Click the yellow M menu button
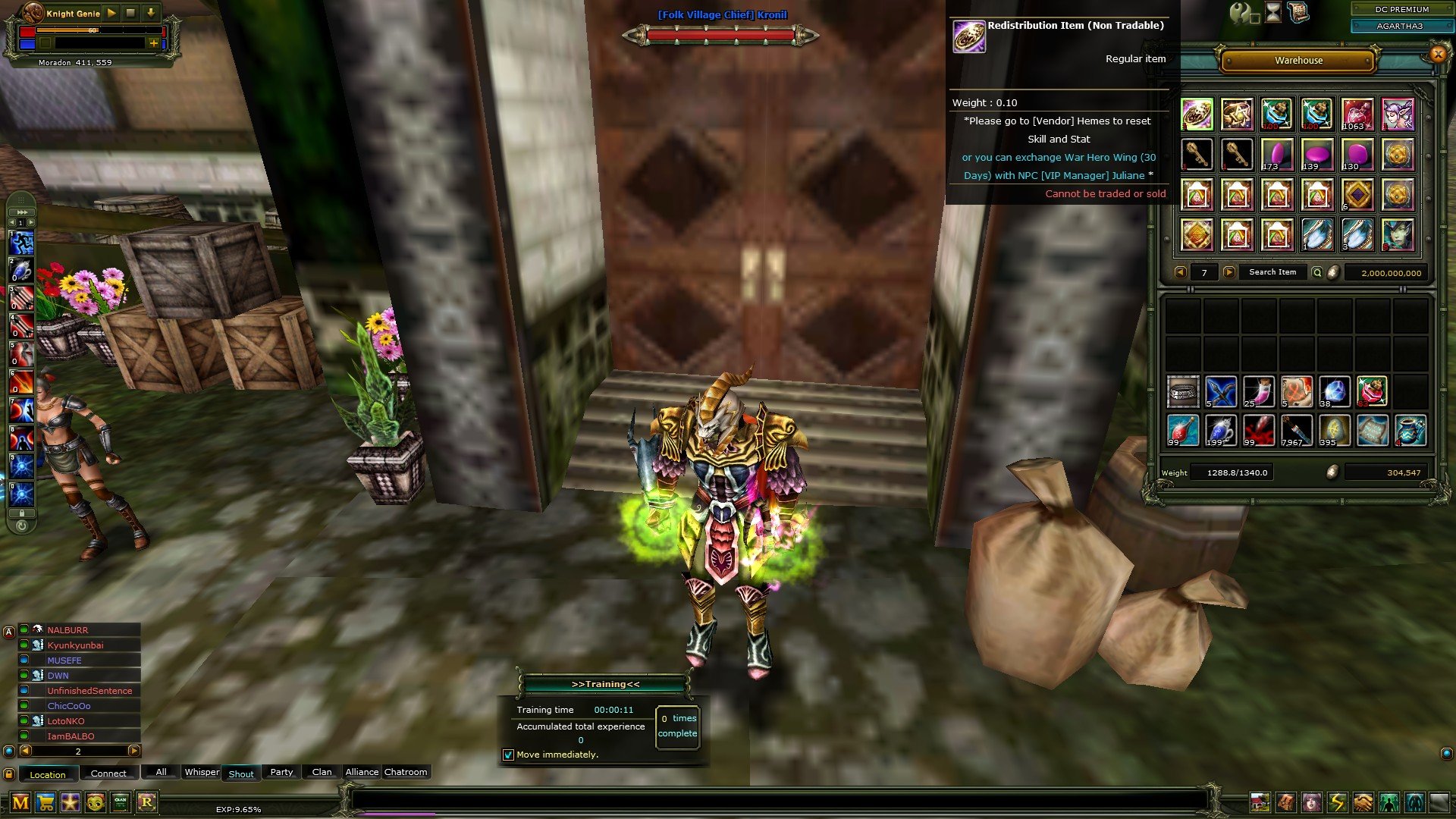 pos(20,802)
